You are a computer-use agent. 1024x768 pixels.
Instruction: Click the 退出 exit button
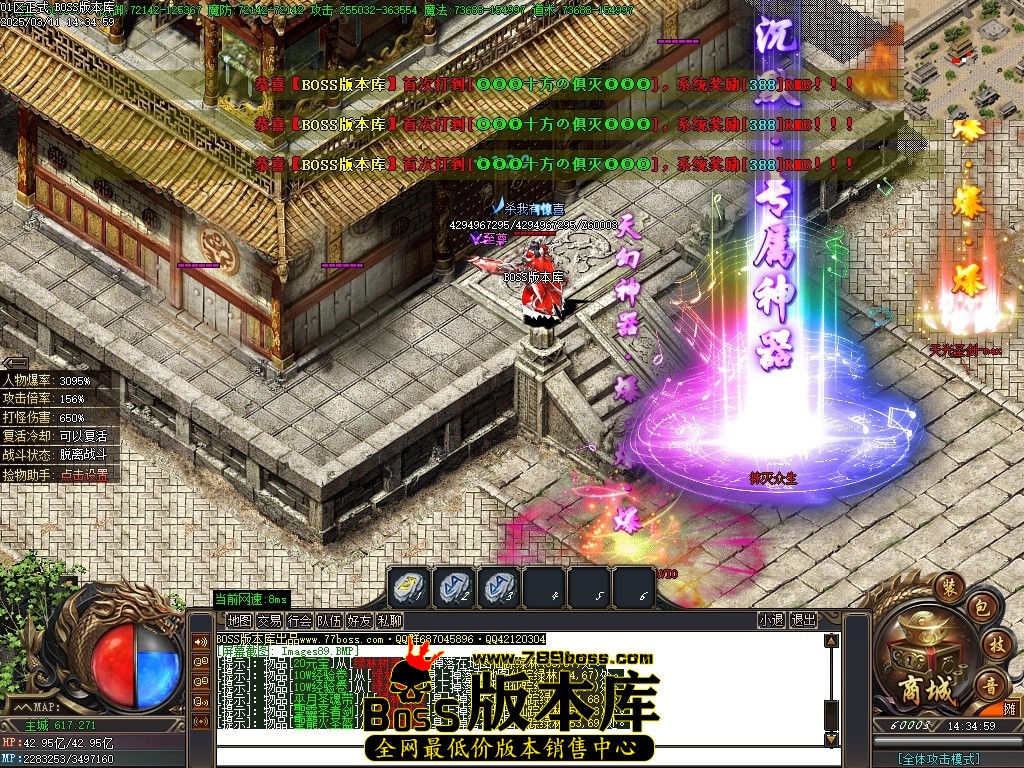(803, 620)
